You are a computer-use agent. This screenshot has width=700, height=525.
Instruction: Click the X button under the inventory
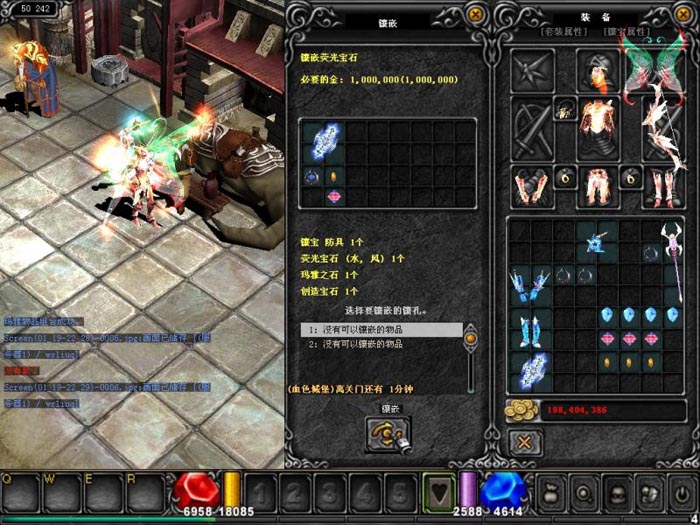523,442
